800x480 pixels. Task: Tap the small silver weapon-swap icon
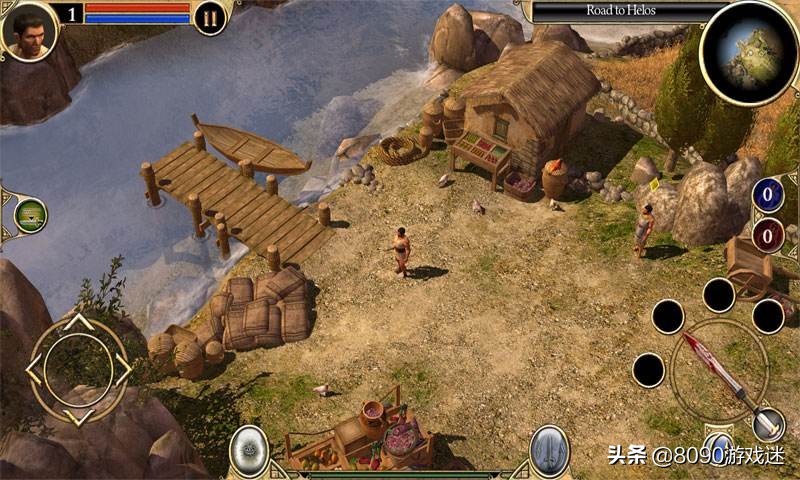coord(768,424)
